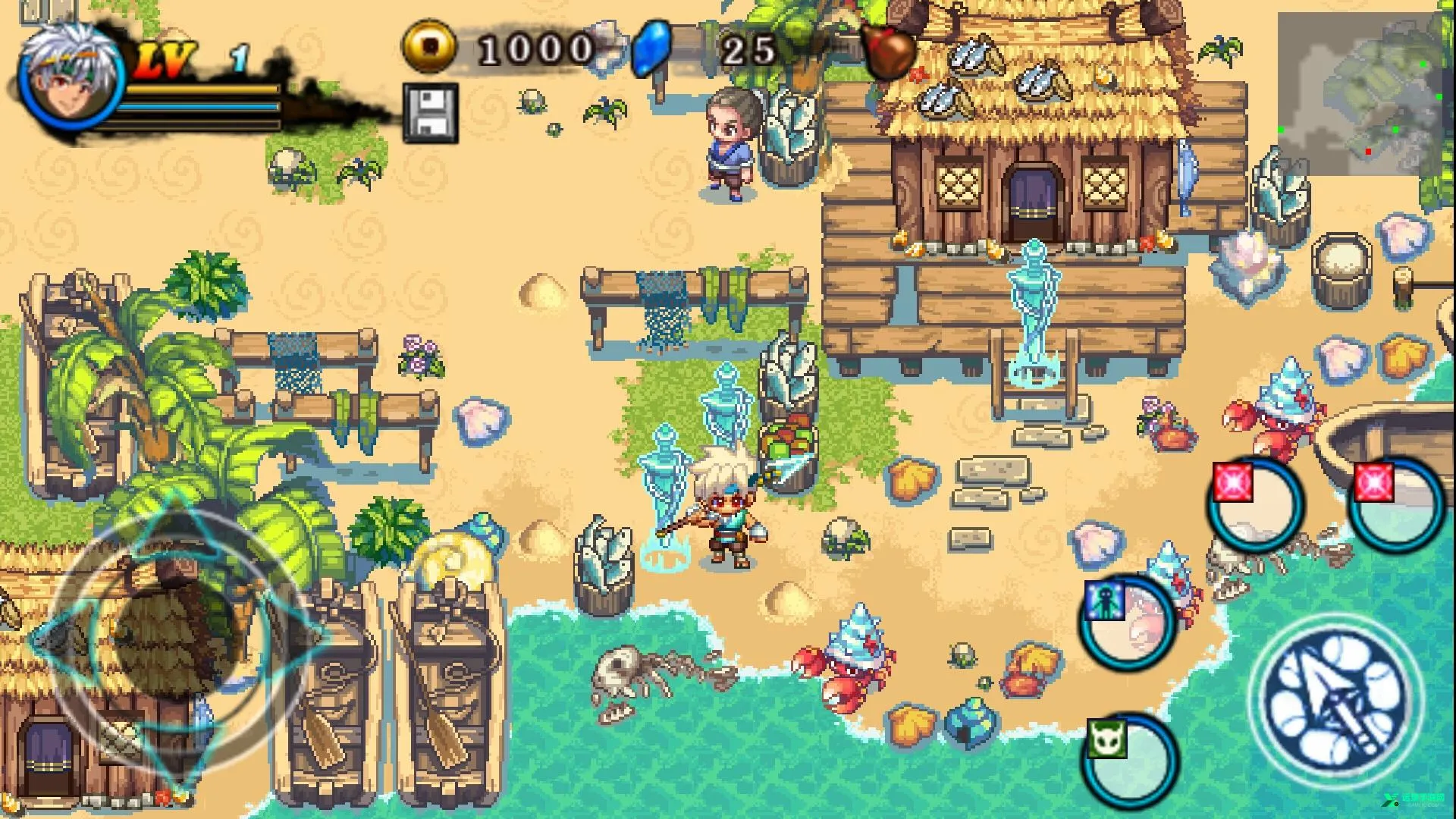Click the floppy disk save icon
The image size is (1456, 819).
click(x=431, y=113)
